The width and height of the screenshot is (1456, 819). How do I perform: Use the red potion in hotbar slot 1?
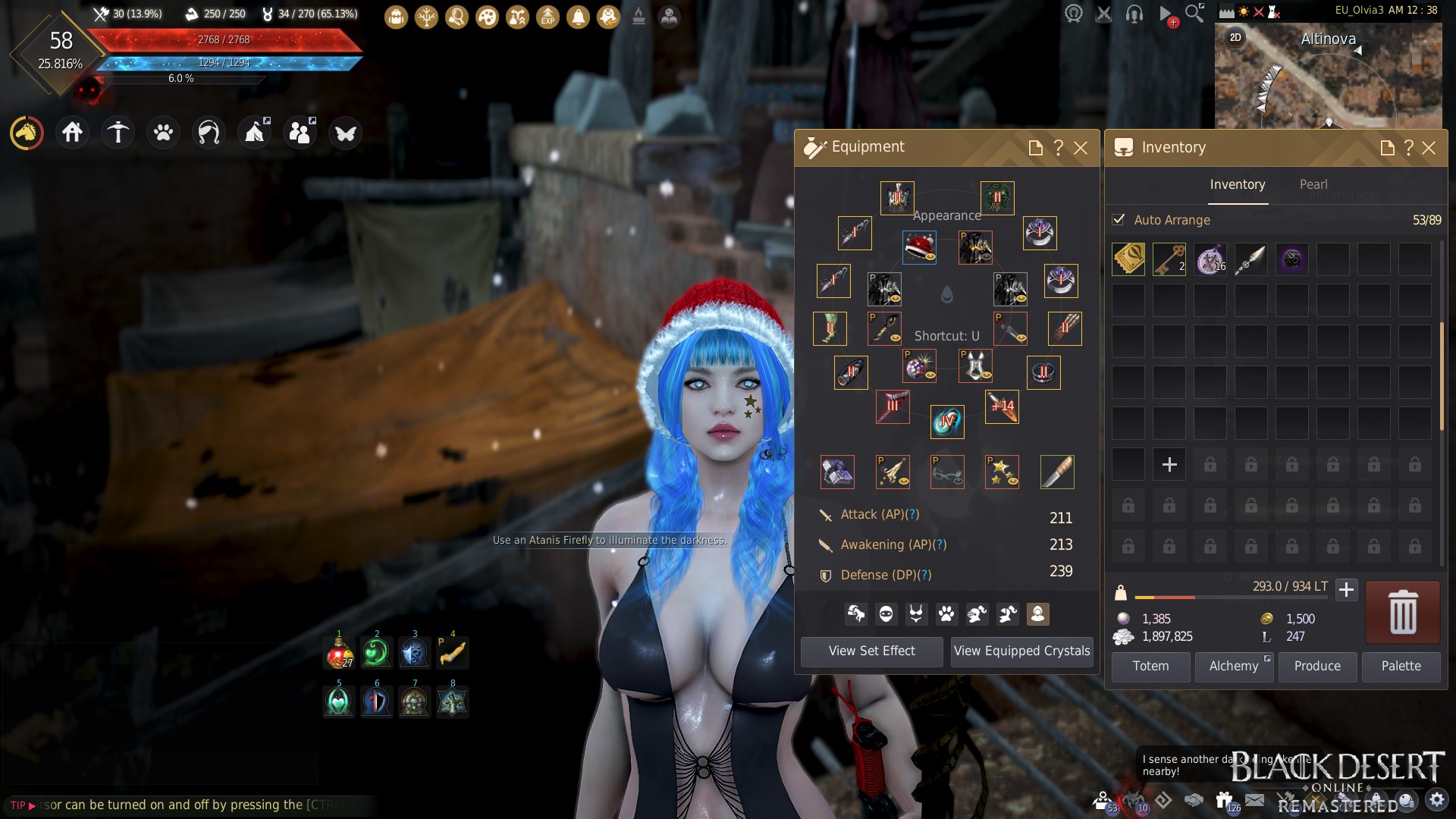point(339,652)
